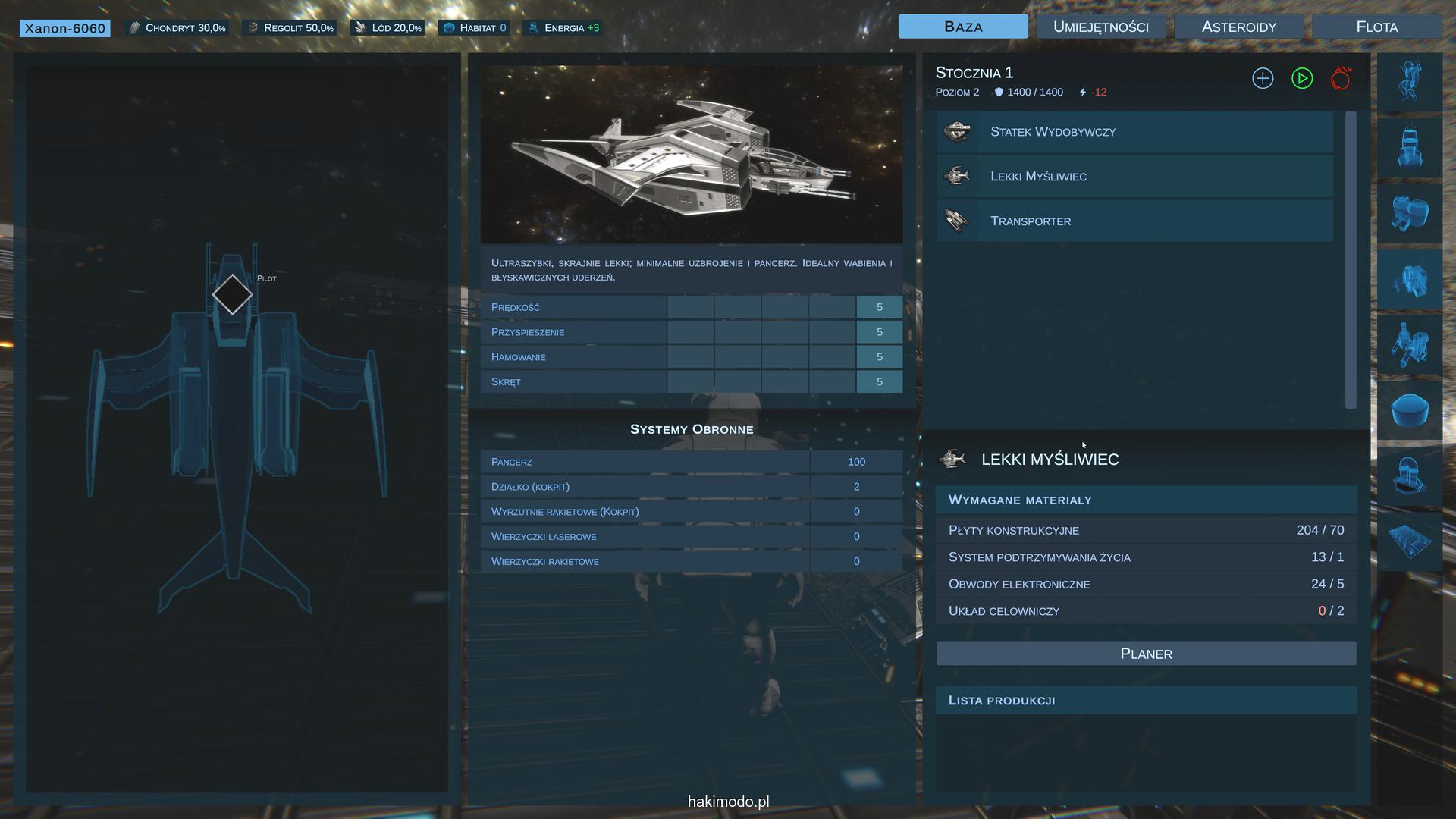Click the blue plus upgrade icon
1456x819 pixels.
pyautogui.click(x=1263, y=78)
